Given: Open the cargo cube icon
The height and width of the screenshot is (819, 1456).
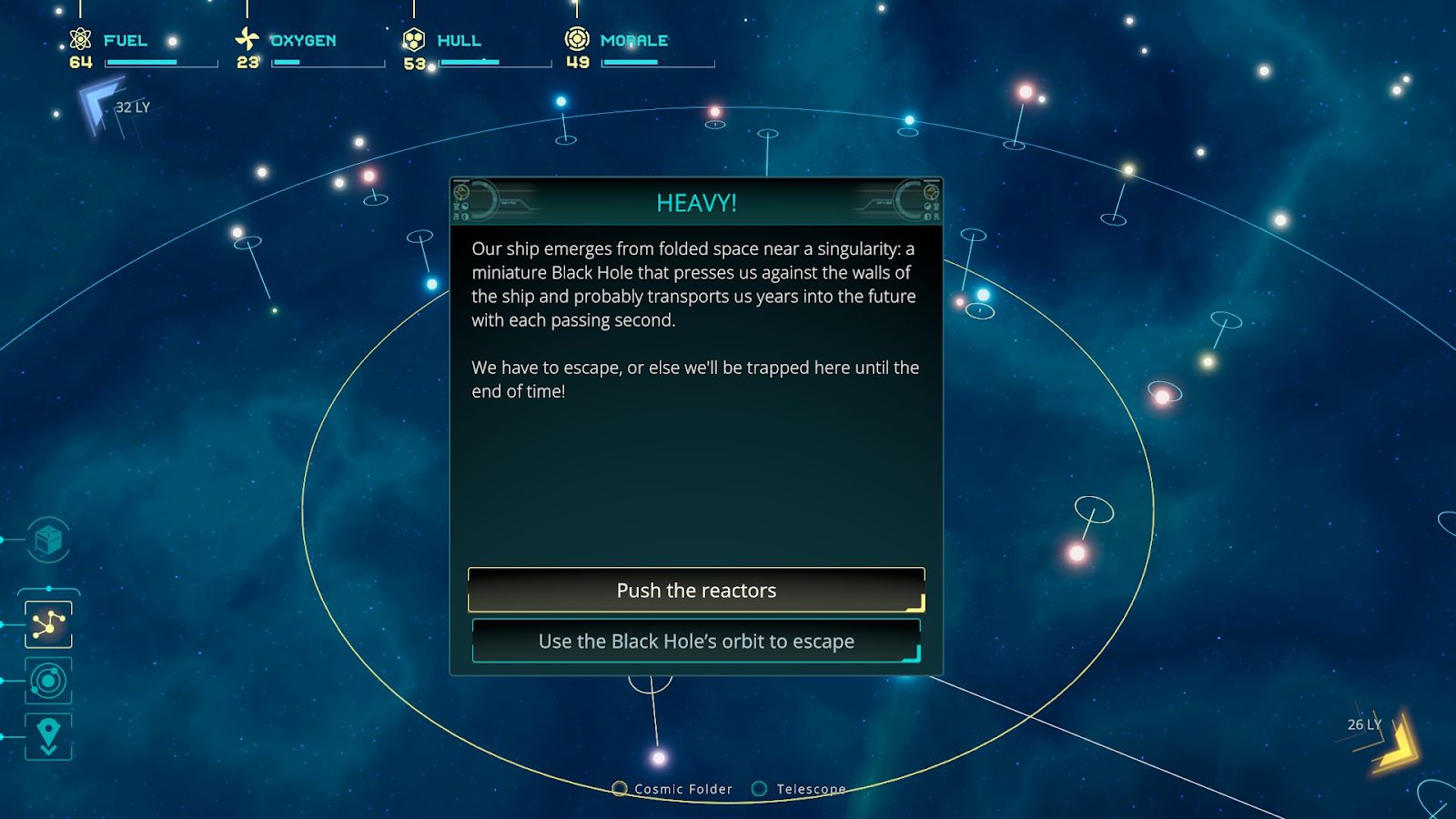Looking at the screenshot, I should click(48, 541).
